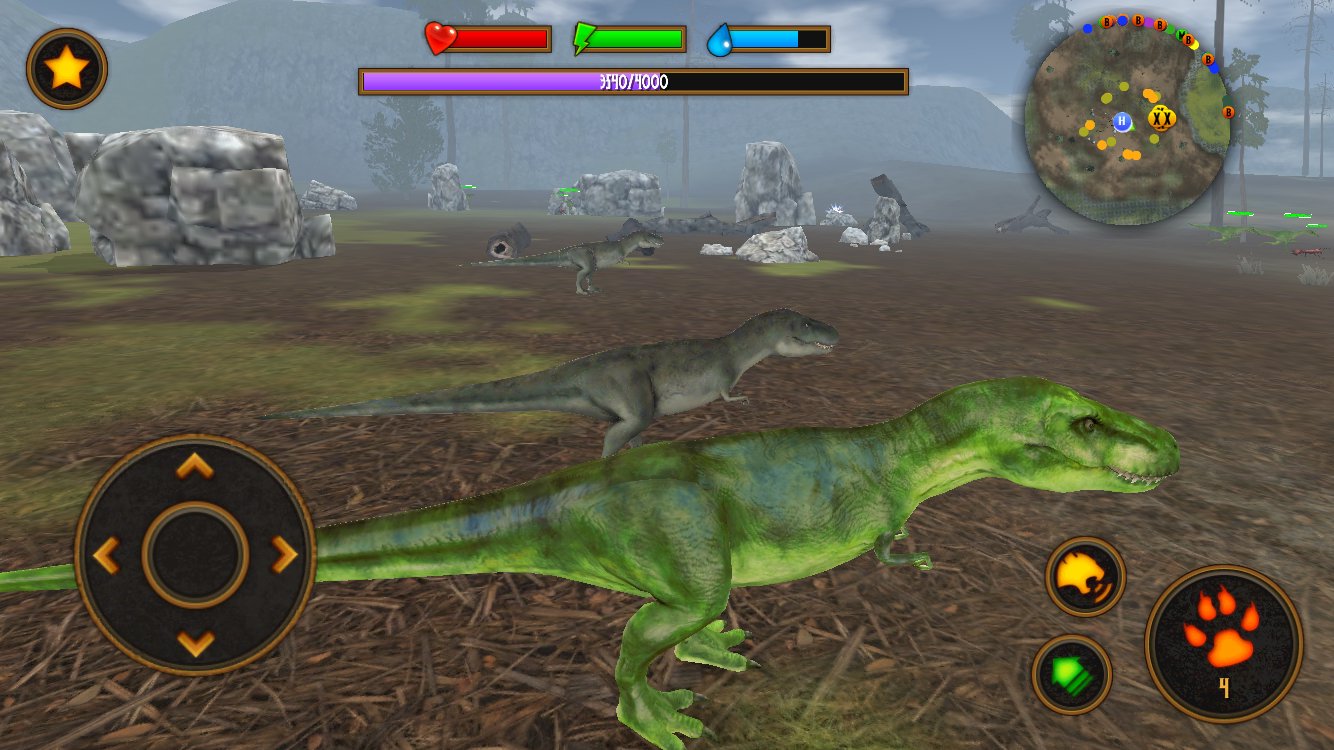Image resolution: width=1334 pixels, height=750 pixels.
Task: Tap the green sprint boost icon
Action: click(x=1075, y=673)
